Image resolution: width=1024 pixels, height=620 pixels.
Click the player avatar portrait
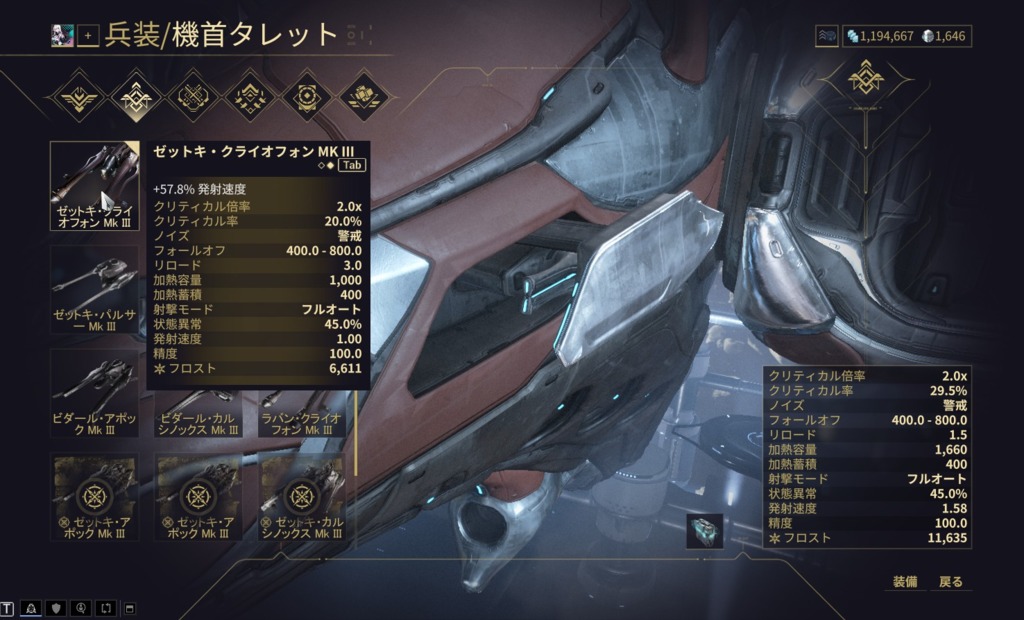click(x=64, y=35)
